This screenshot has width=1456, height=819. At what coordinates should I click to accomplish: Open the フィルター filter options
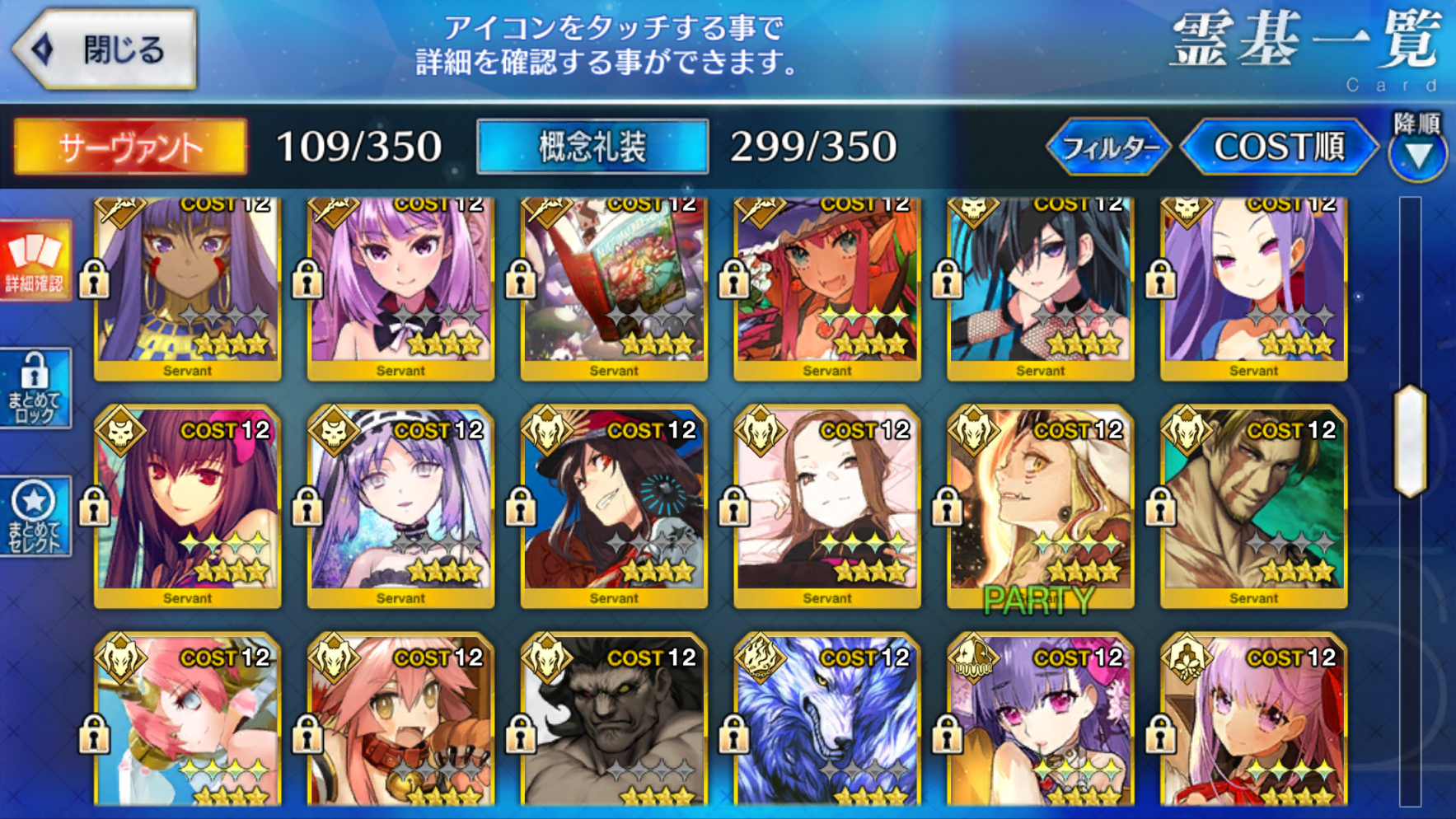point(1107,148)
